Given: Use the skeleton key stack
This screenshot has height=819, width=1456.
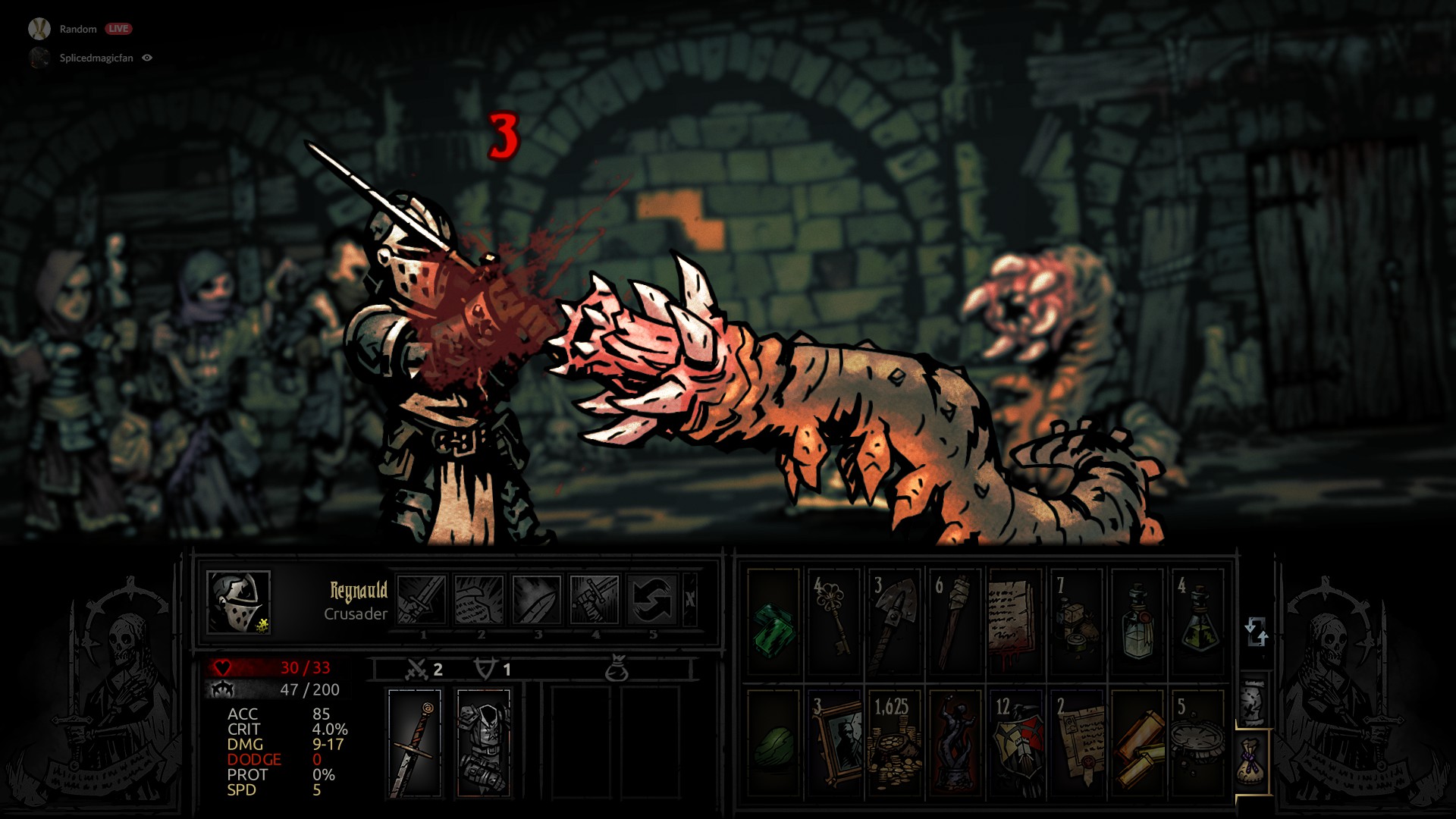Looking at the screenshot, I should point(834,623).
